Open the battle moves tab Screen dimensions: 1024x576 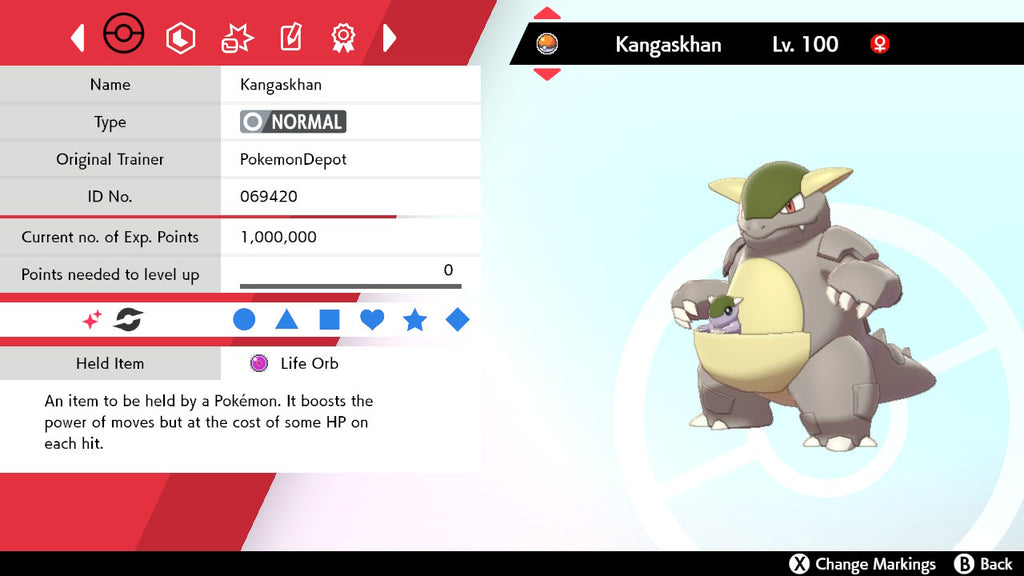coord(236,38)
